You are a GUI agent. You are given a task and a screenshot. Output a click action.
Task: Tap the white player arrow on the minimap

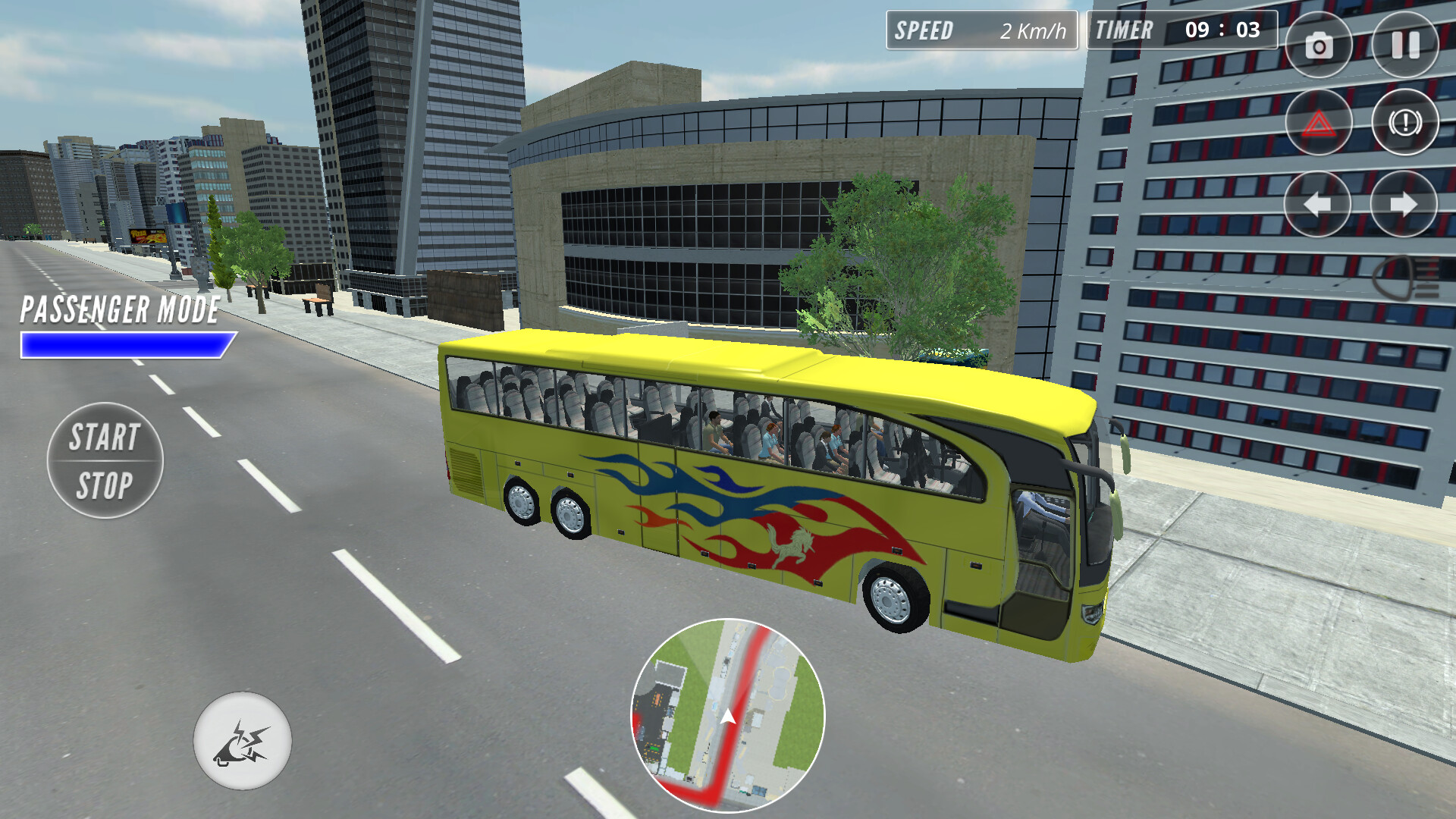pos(726,714)
